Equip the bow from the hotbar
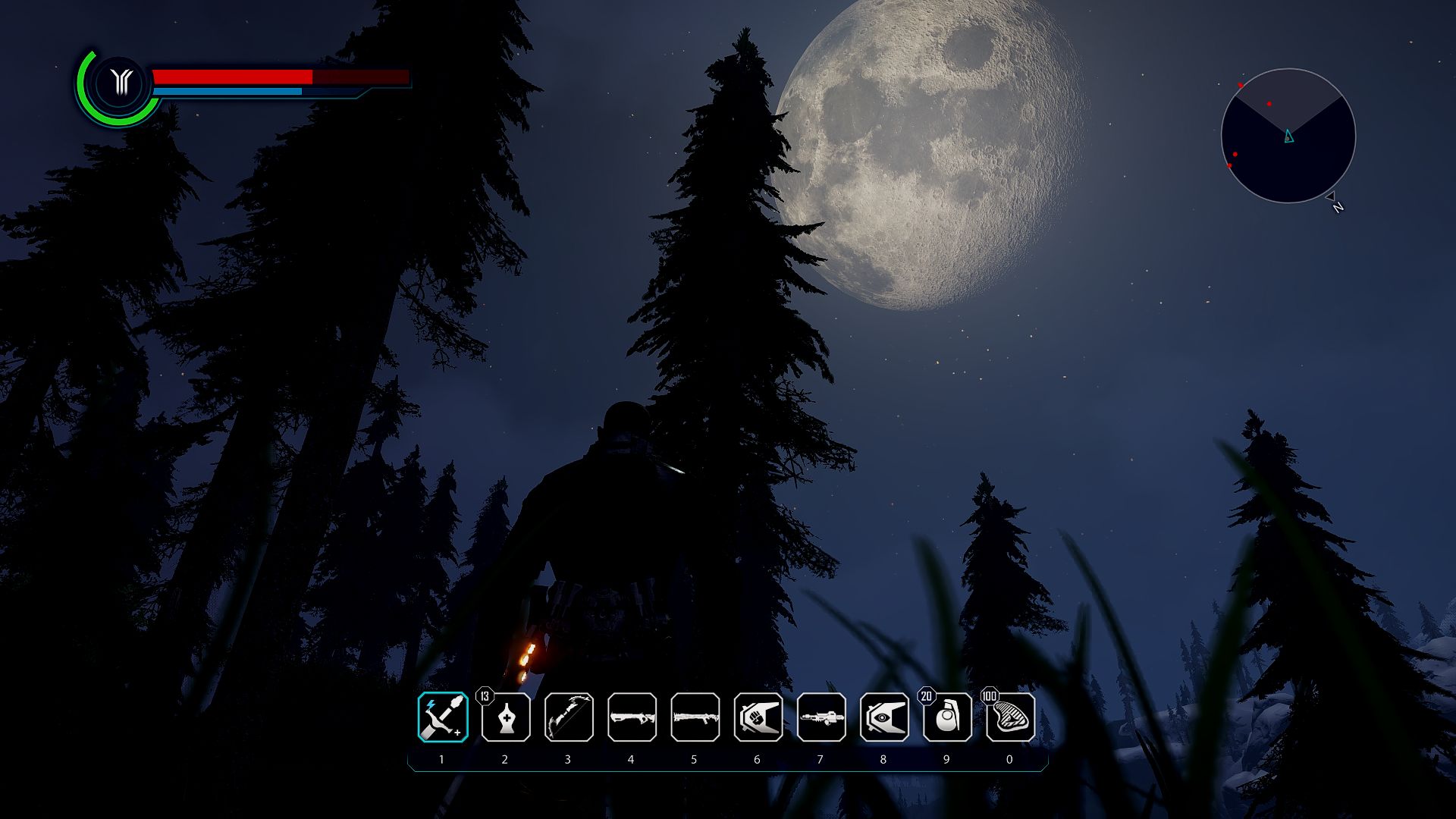Image resolution: width=1456 pixels, height=819 pixels. point(569,717)
